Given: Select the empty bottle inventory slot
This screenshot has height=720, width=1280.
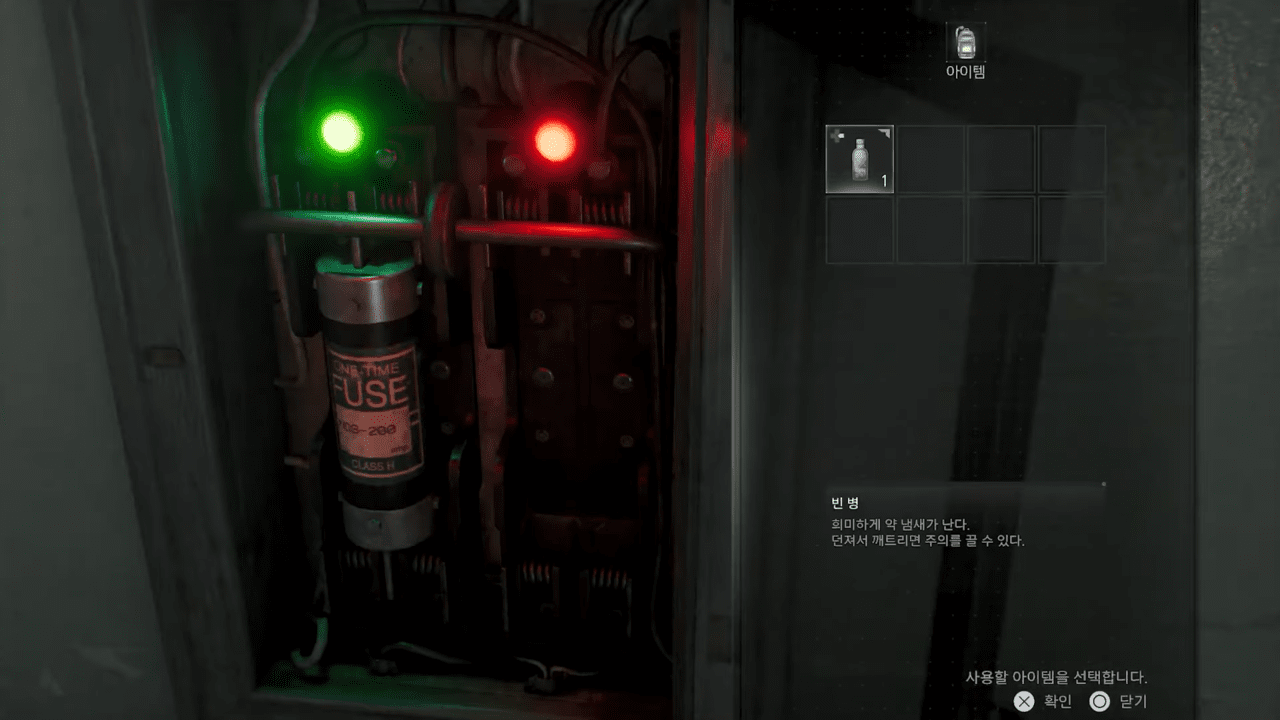Looking at the screenshot, I should point(859,159).
